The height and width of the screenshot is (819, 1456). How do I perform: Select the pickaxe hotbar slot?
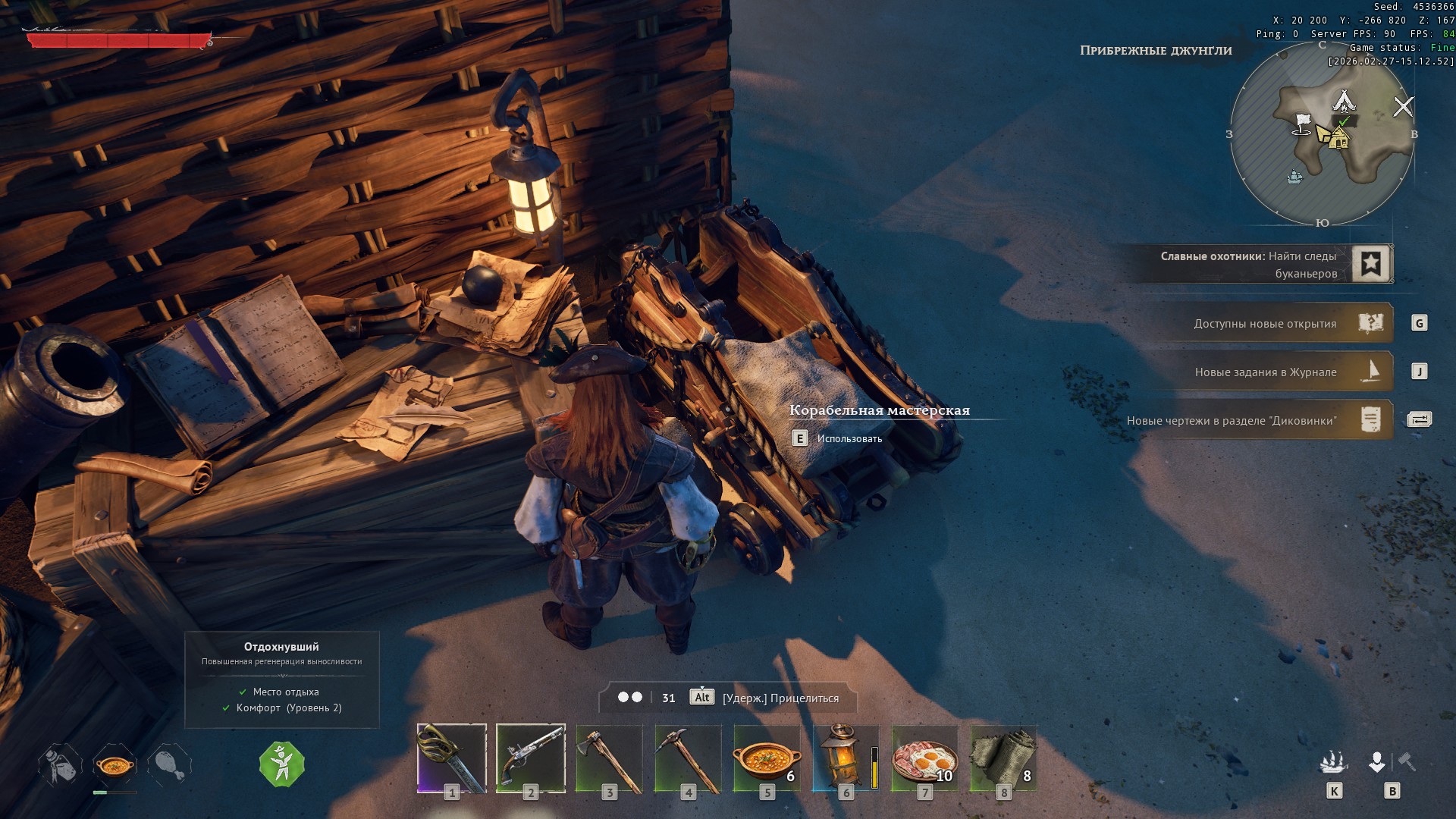[x=689, y=758]
